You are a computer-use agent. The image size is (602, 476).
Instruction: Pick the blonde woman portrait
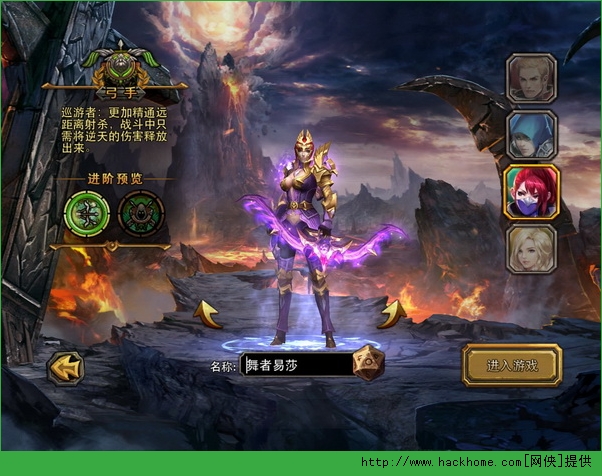(x=530, y=249)
